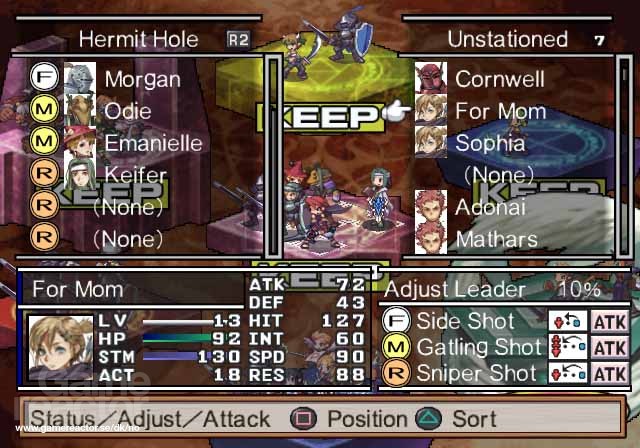Select the Side Shot attack row
640x448 pixels.
[x=464, y=322]
